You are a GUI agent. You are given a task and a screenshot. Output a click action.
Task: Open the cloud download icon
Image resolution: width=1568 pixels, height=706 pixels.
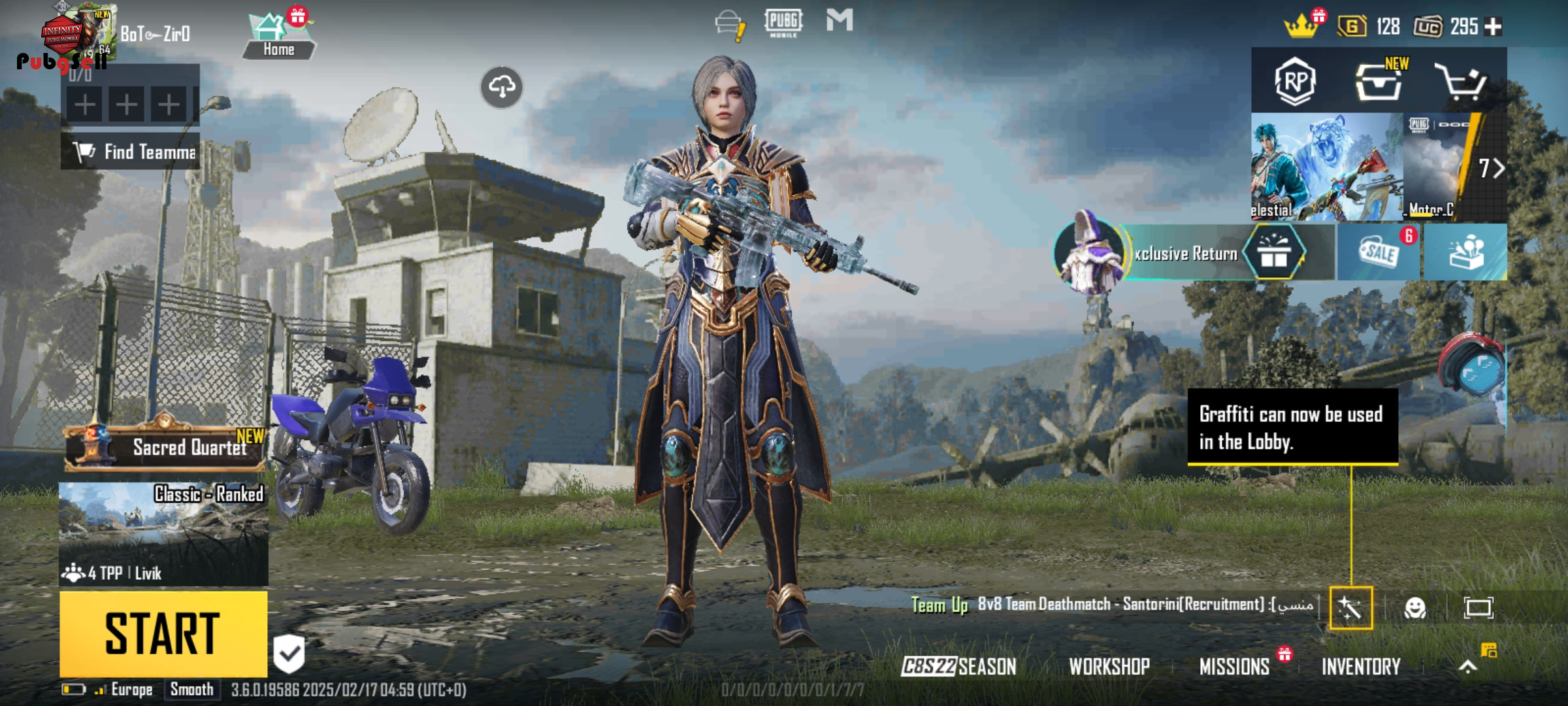(502, 87)
